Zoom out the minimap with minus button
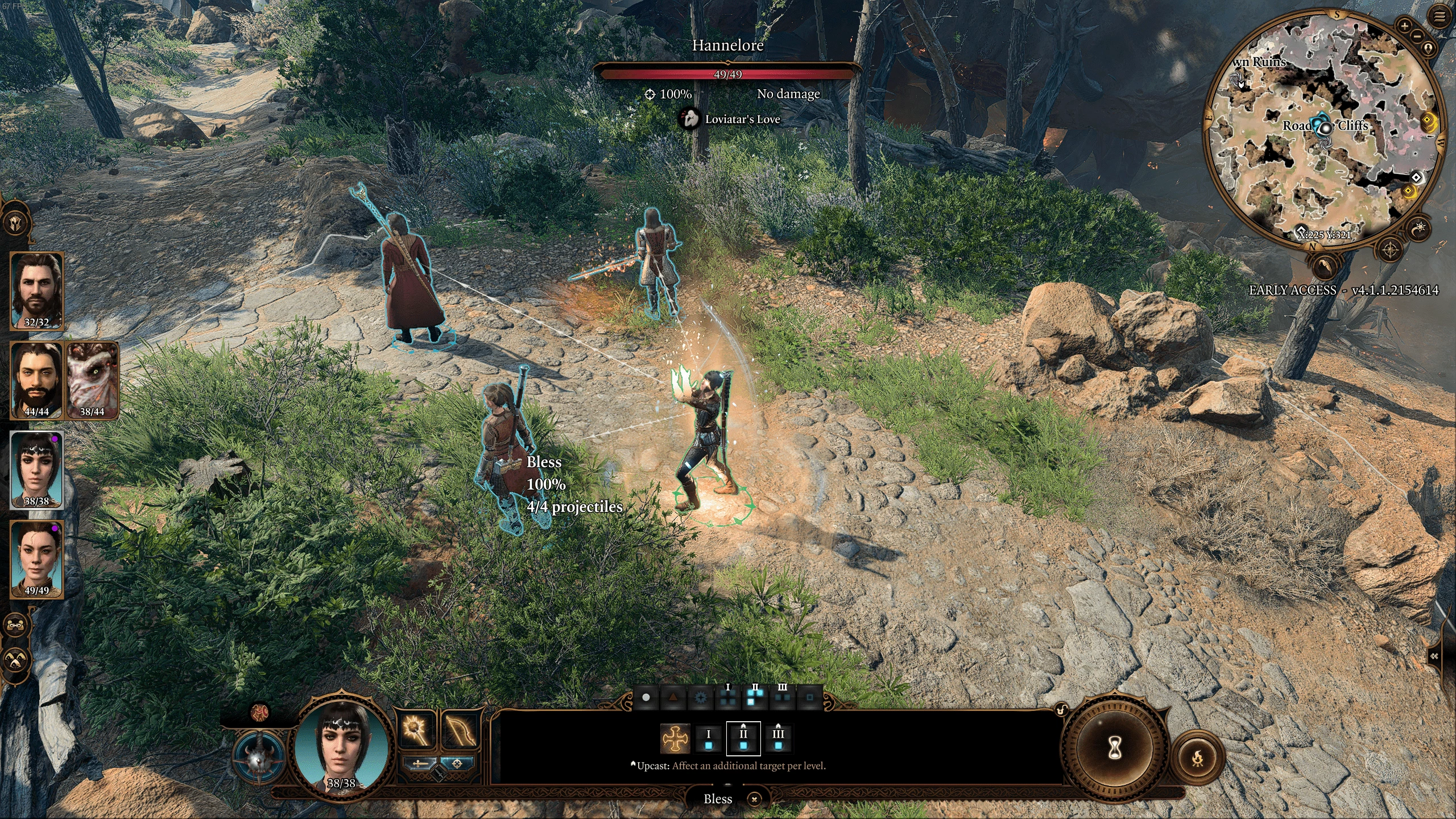This screenshot has height=819, width=1456. coord(1417,36)
